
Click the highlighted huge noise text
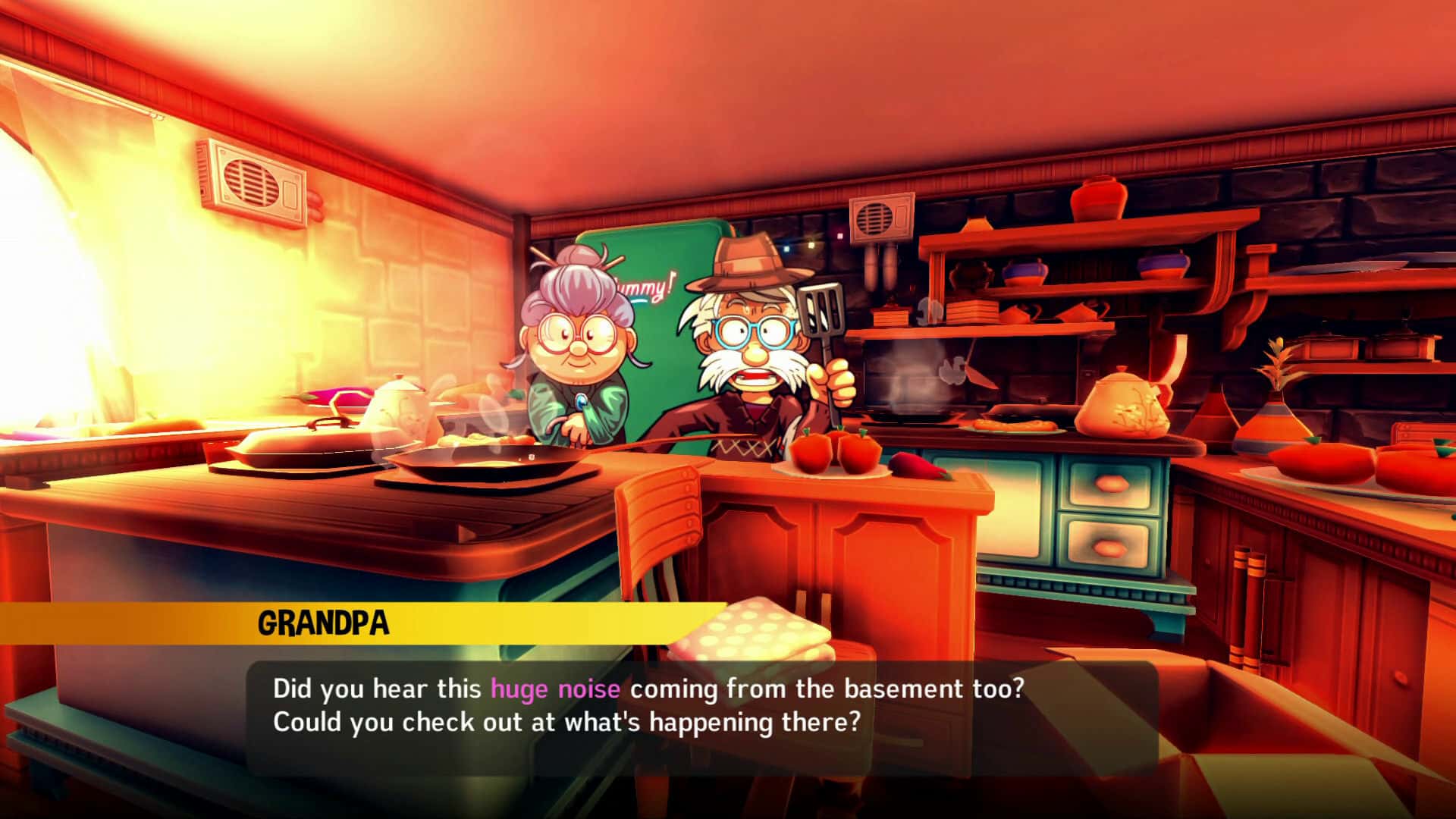click(x=556, y=689)
